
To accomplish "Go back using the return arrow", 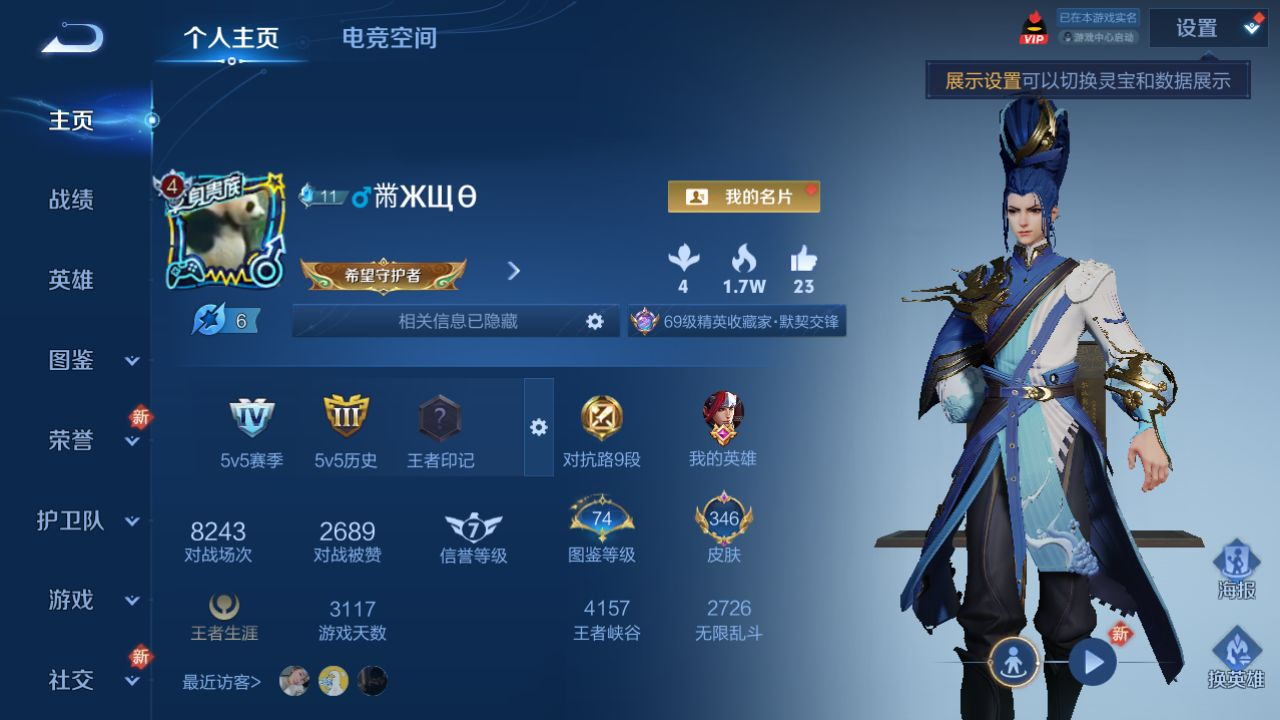I will point(72,38).
